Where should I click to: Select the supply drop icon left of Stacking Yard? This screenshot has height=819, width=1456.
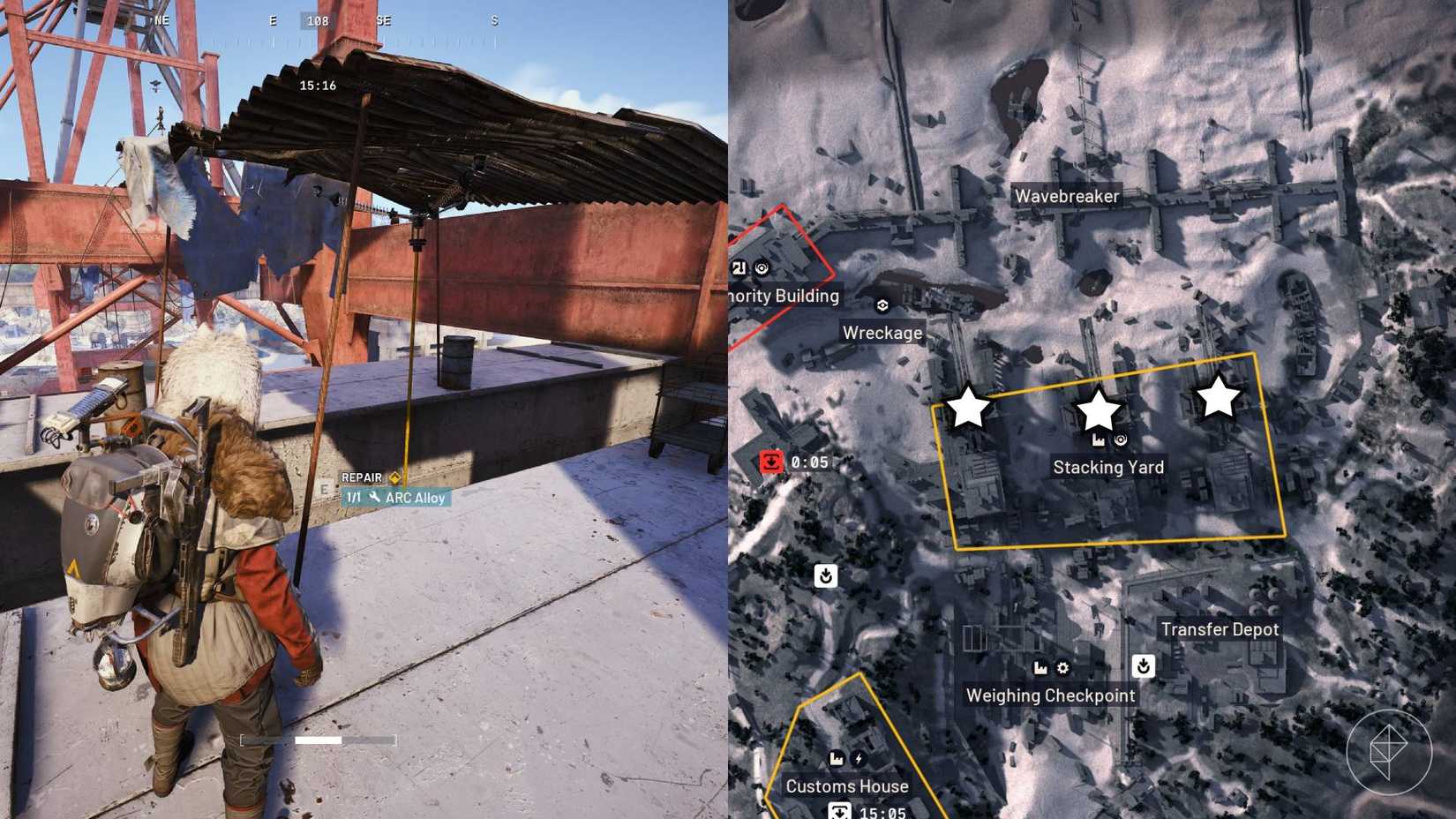[x=825, y=575]
